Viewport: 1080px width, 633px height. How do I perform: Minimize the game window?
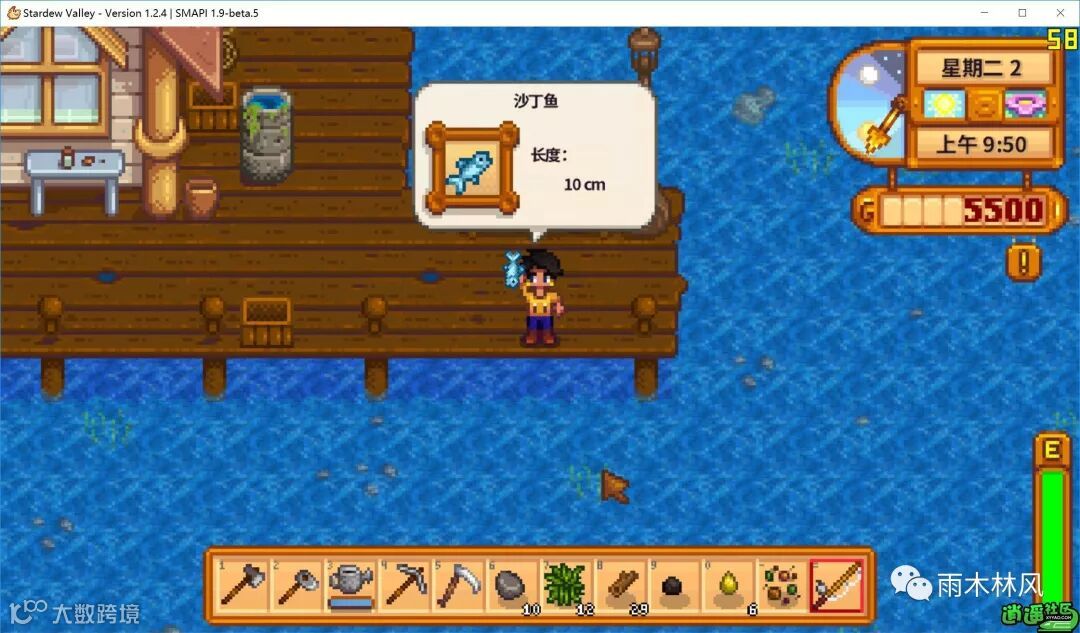[985, 13]
